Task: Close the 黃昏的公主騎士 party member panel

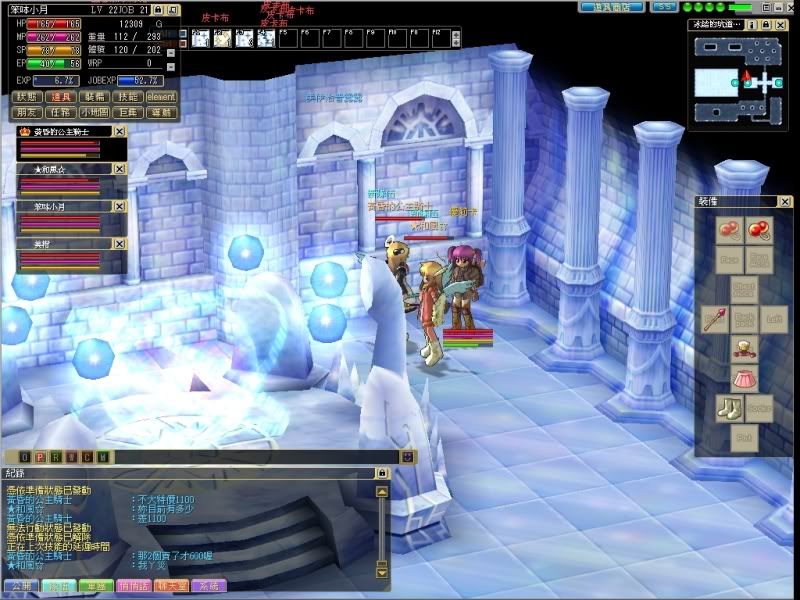Action: [119, 130]
